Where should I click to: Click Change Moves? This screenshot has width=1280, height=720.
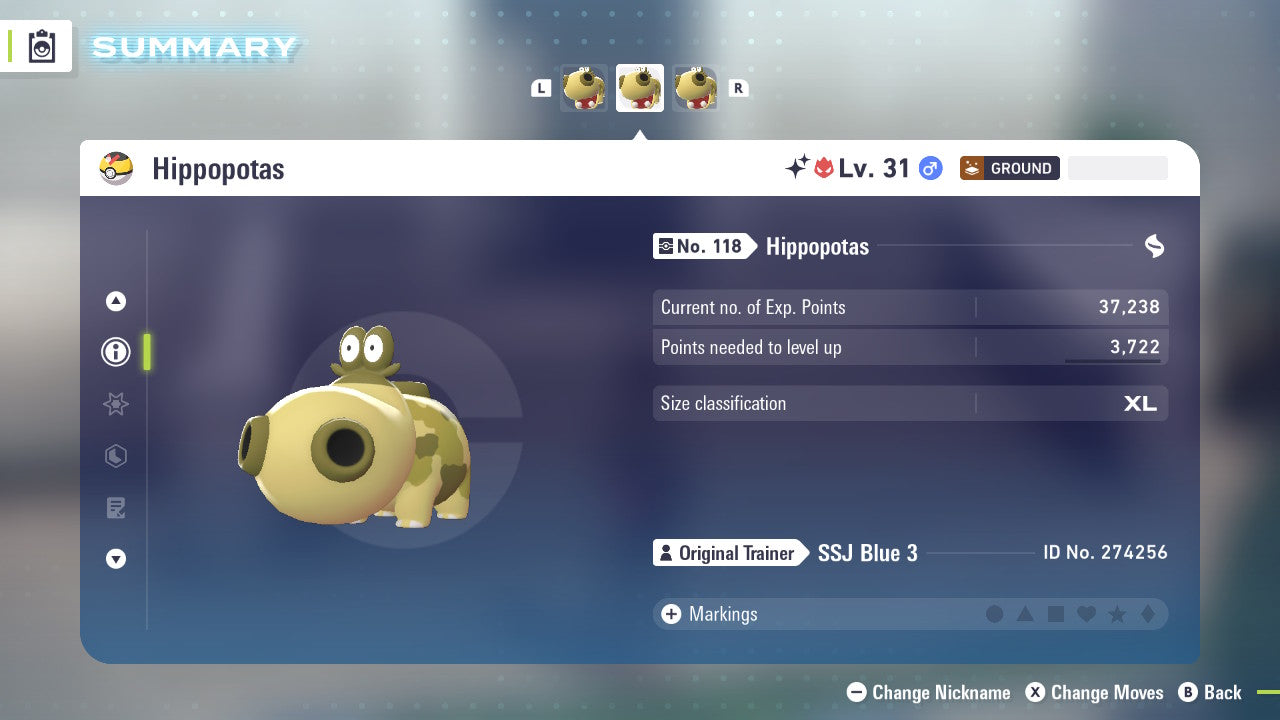(x=1095, y=692)
